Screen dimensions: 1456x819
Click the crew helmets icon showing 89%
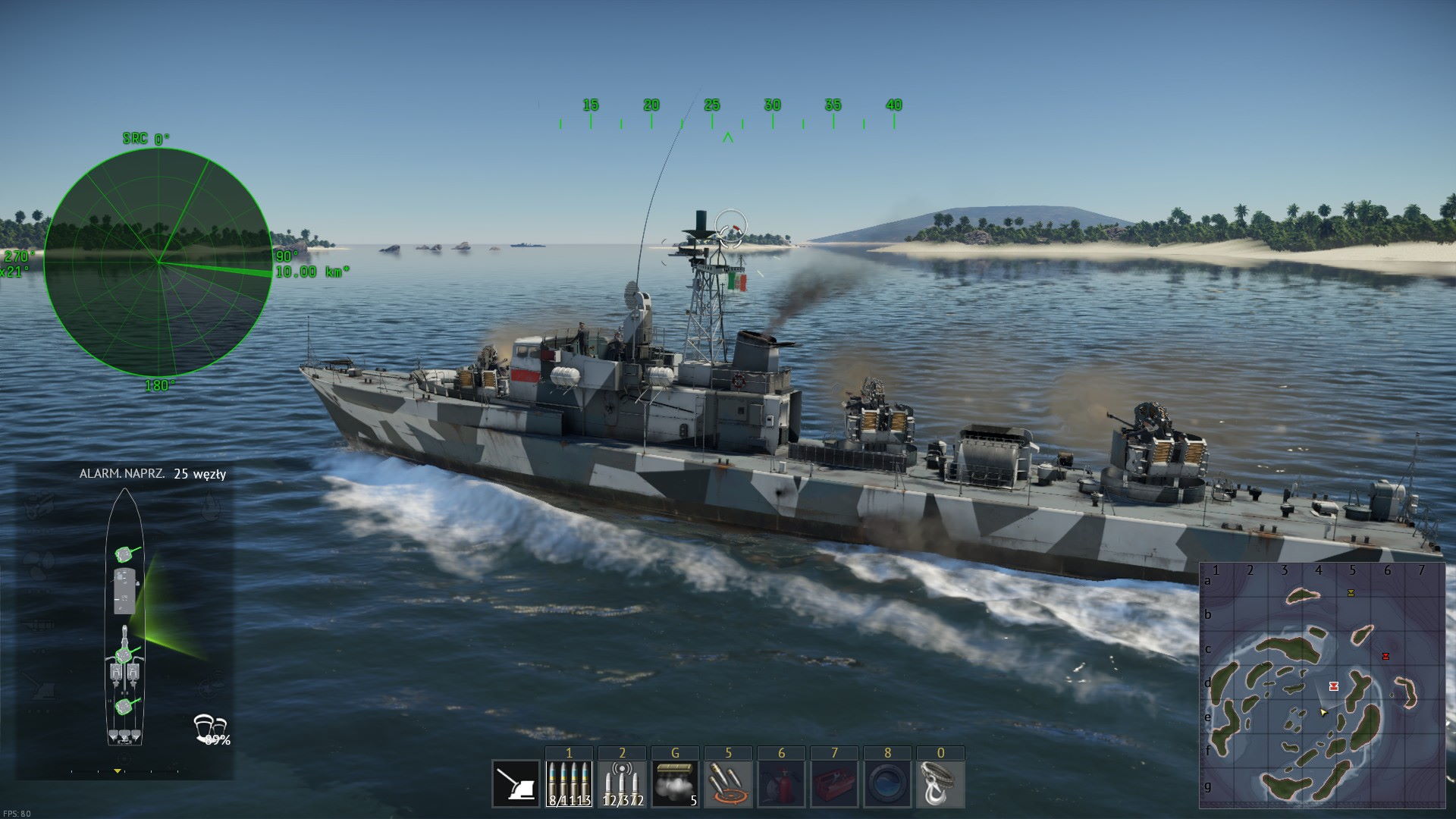(x=211, y=728)
